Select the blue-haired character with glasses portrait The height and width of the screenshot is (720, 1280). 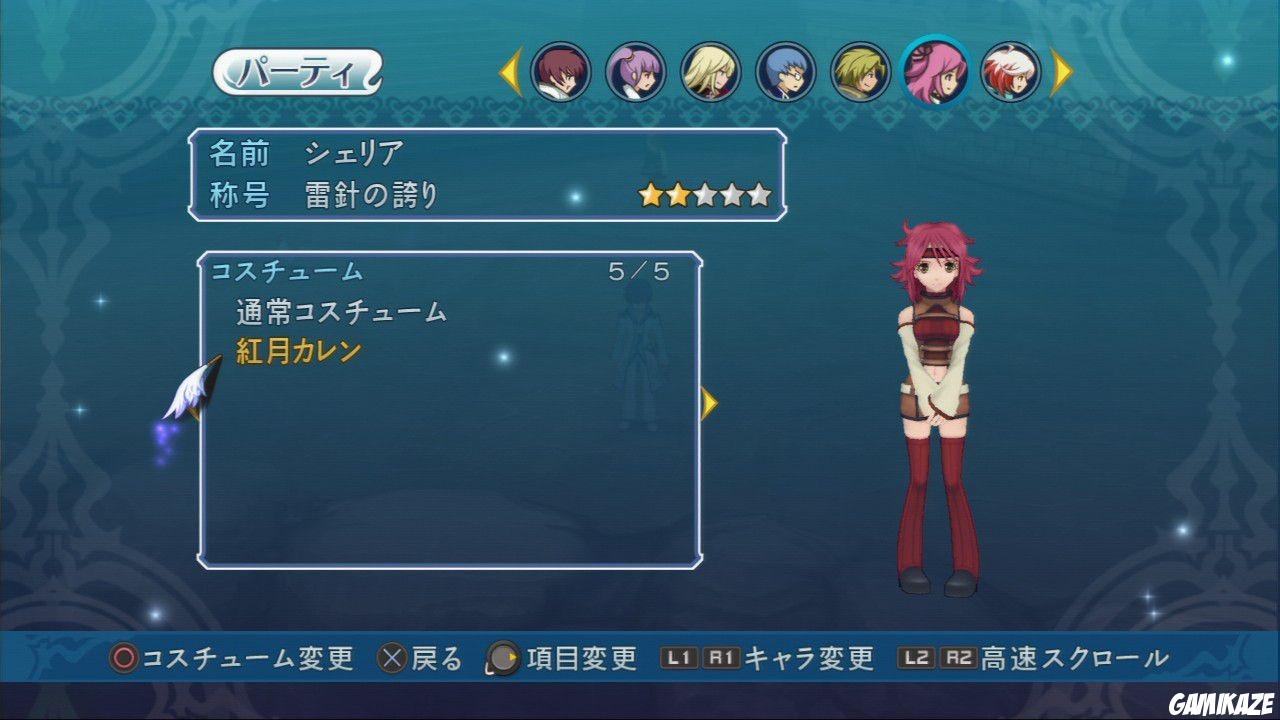point(786,72)
